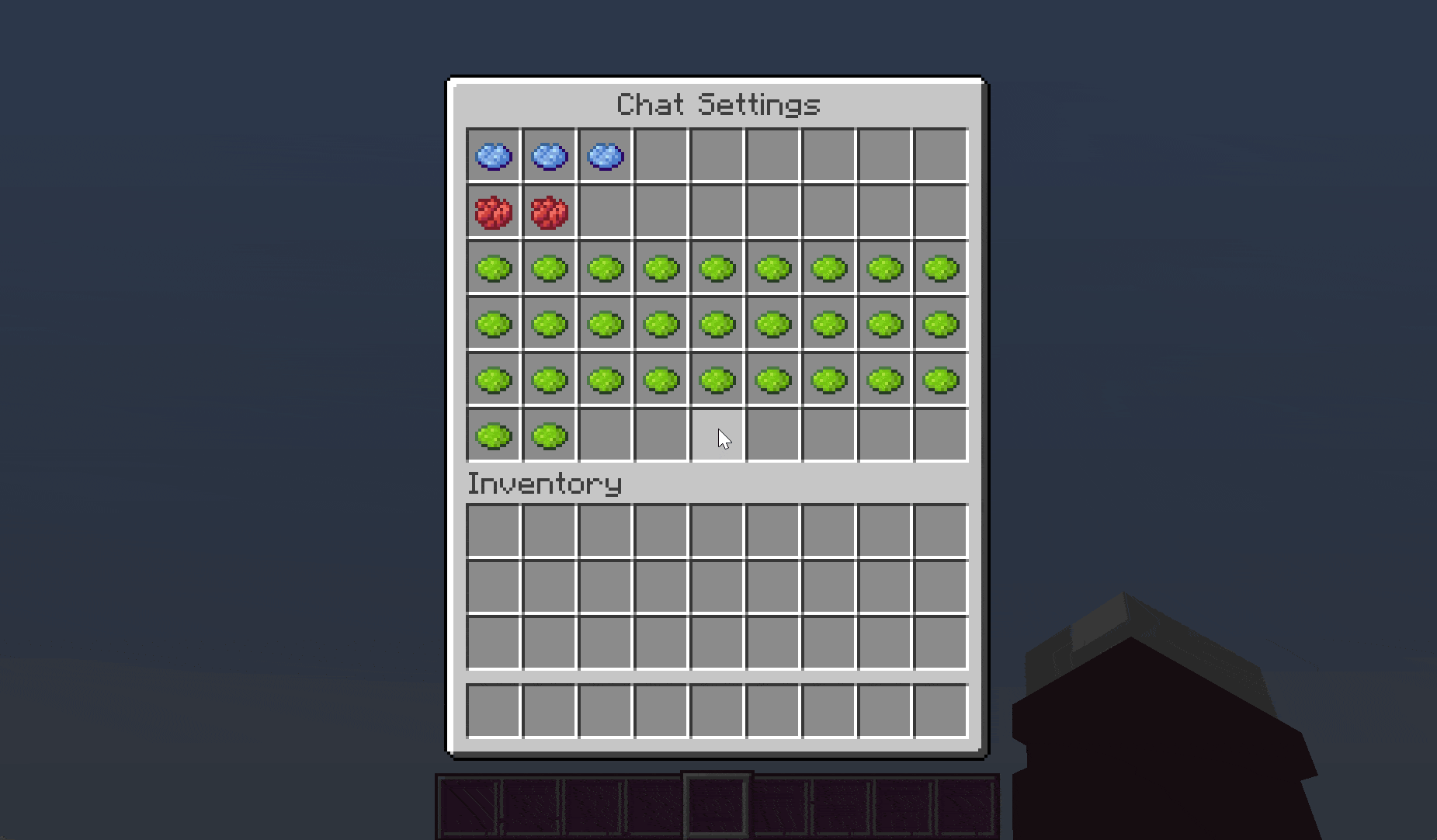Toggle the first green dye in row five
This screenshot has width=1437, height=840.
tap(492, 380)
